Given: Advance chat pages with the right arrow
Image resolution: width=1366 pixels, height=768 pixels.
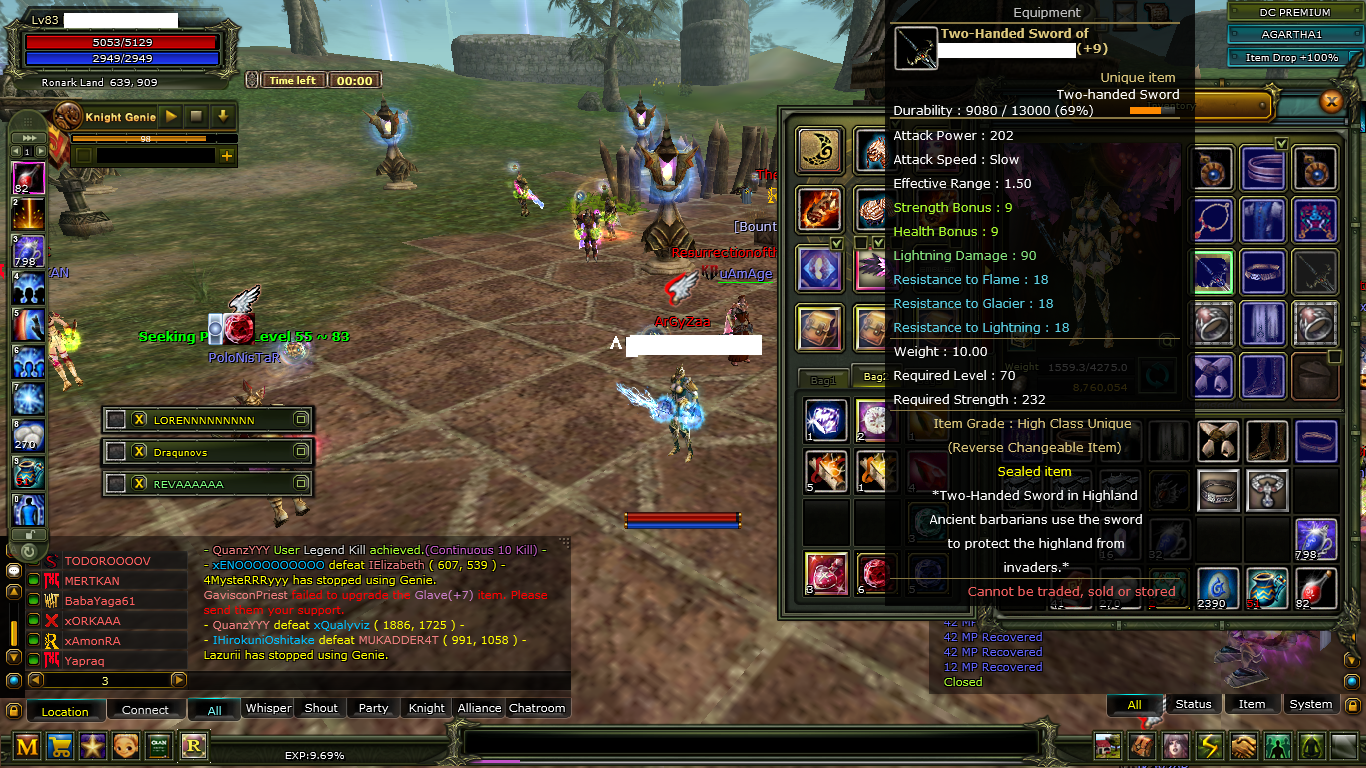Looking at the screenshot, I should click(x=178, y=681).
